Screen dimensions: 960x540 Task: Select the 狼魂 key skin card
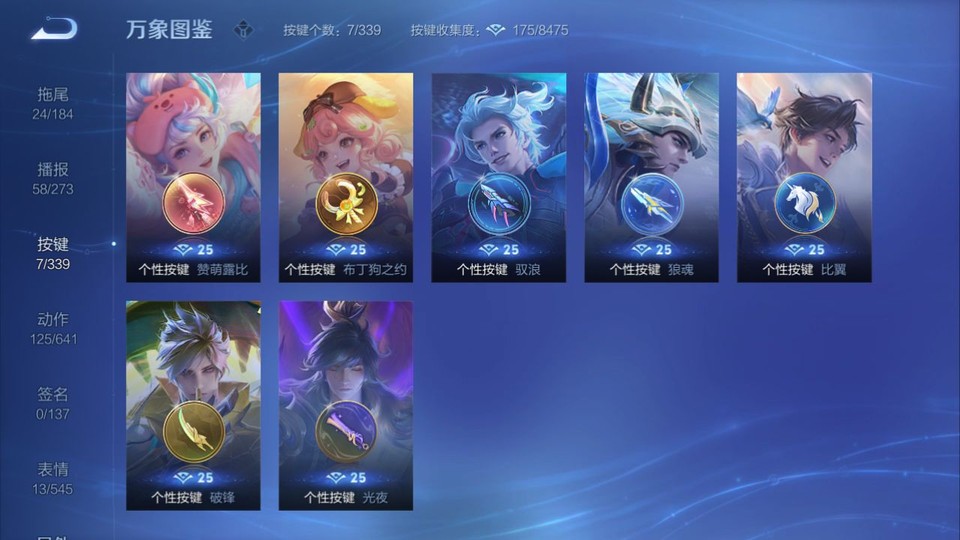pyautogui.click(x=651, y=177)
